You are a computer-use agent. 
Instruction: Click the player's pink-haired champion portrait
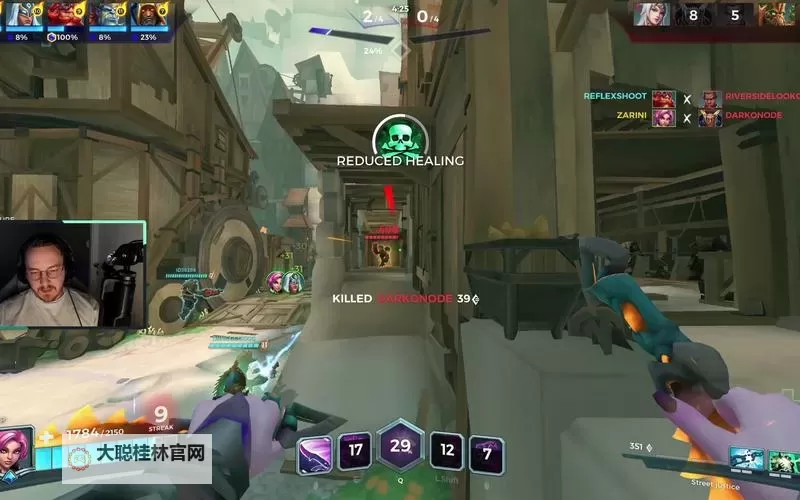[x=17, y=448]
